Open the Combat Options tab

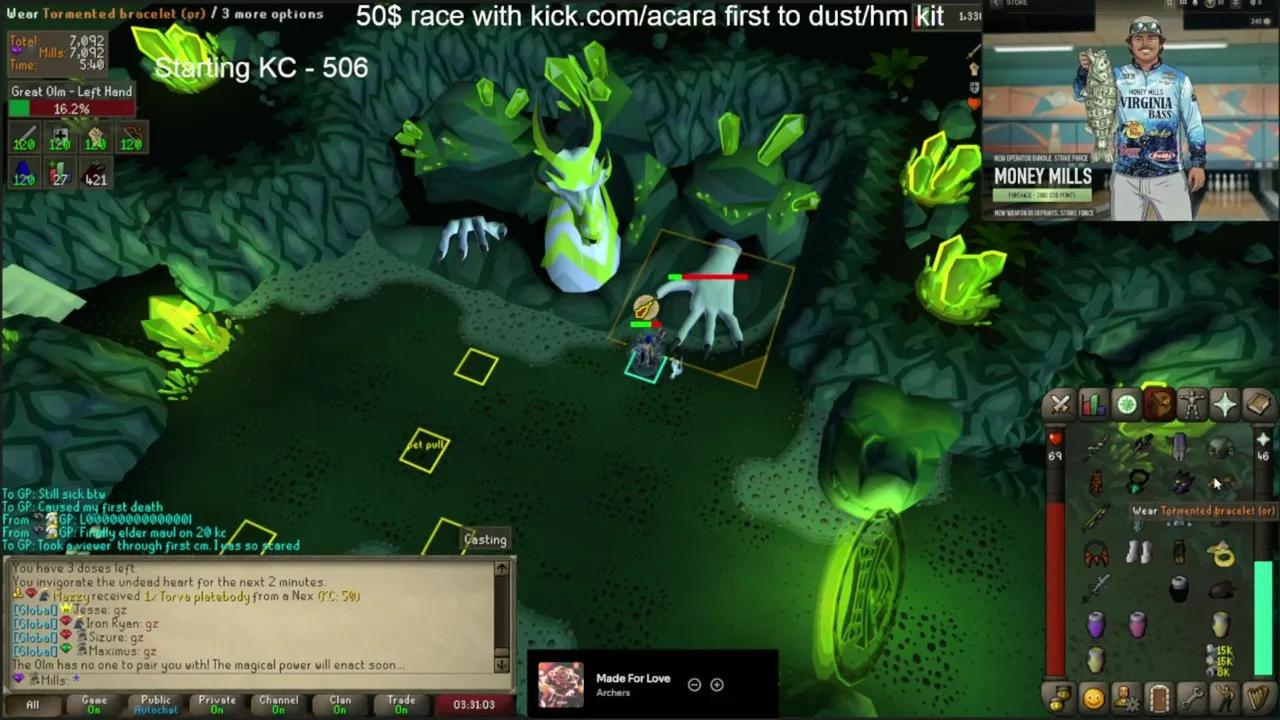1060,403
